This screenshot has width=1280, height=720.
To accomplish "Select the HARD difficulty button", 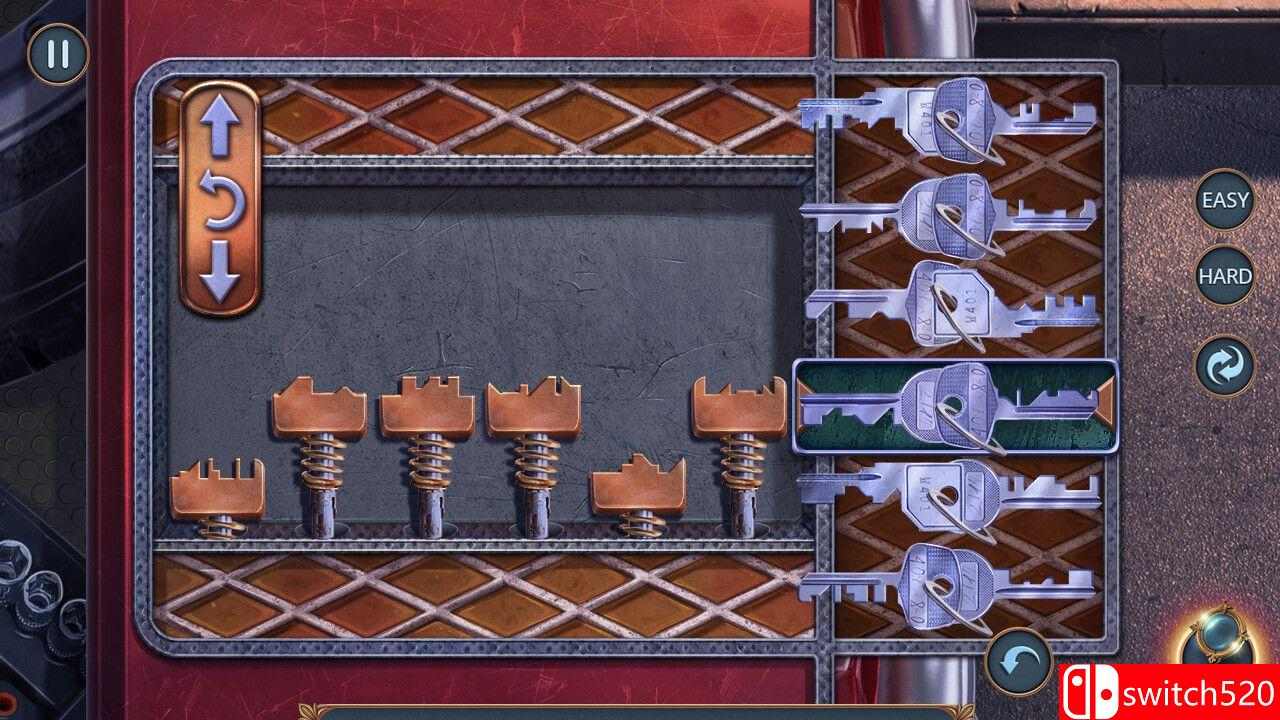I will click(x=1224, y=273).
